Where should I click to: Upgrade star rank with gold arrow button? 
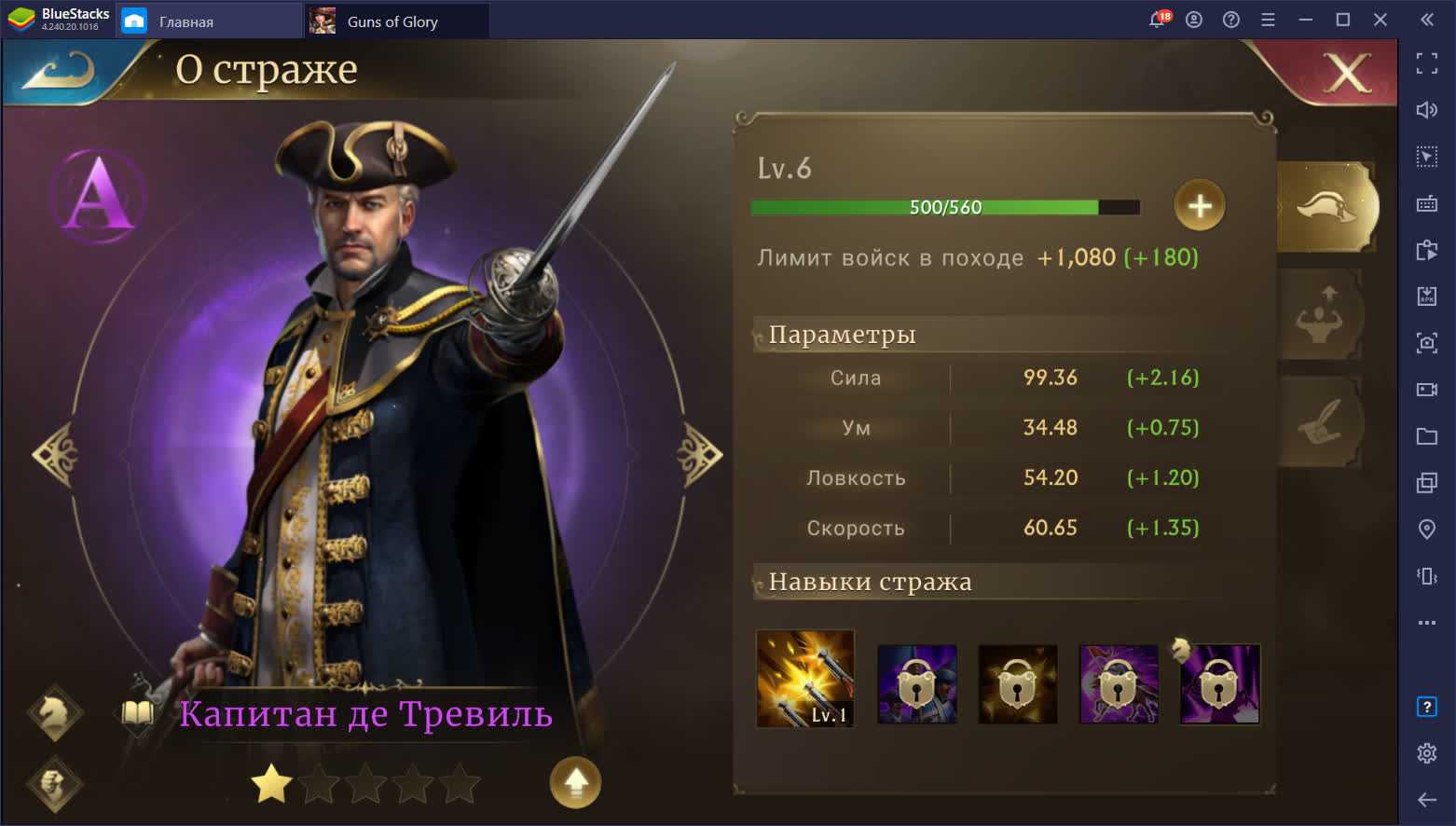point(575,782)
